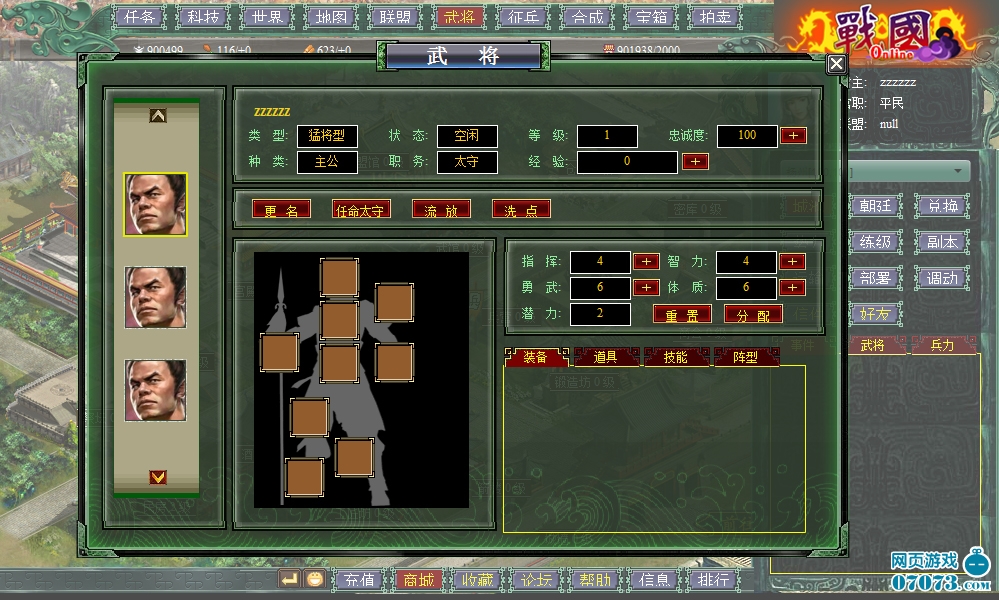Open the 商城 shop from bottom bar

417,579
